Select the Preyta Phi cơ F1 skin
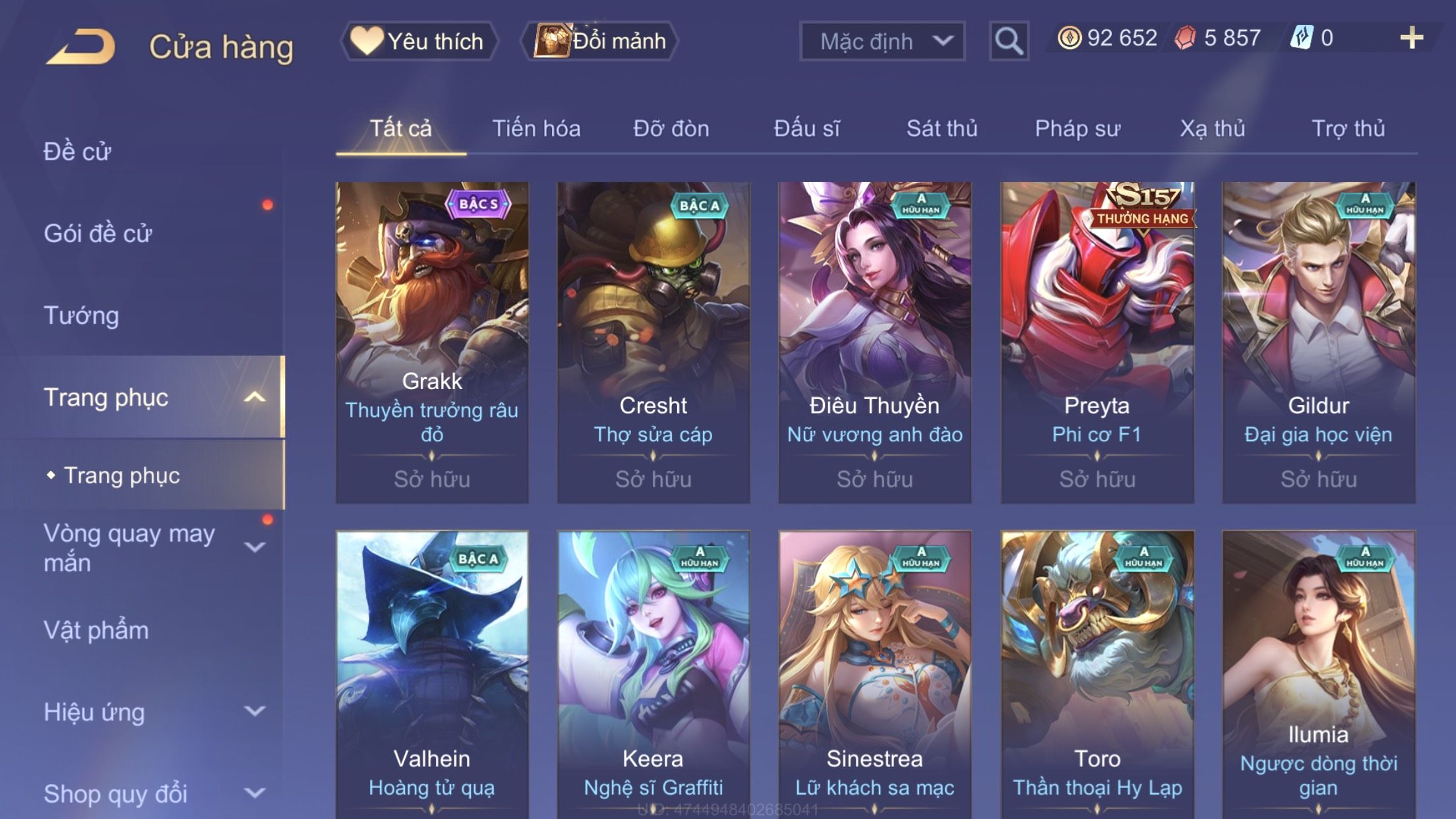 (x=1097, y=342)
